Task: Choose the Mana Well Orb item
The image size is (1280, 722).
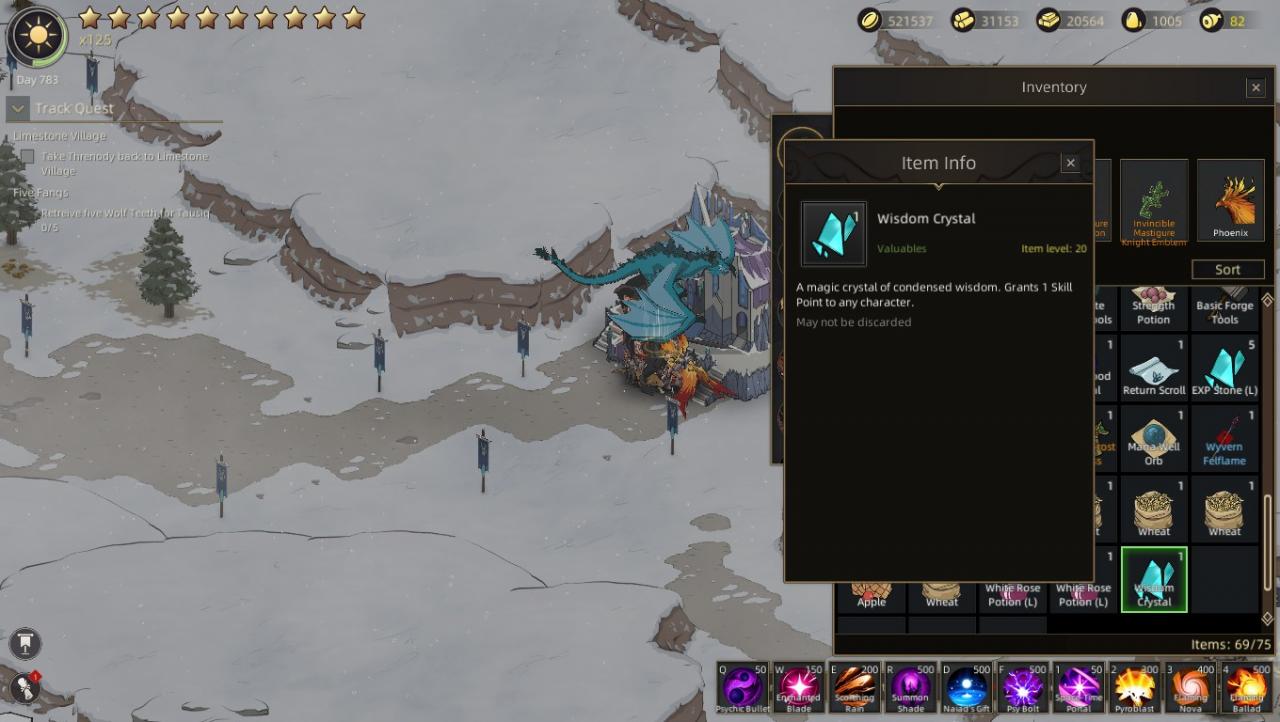Action: (1154, 438)
